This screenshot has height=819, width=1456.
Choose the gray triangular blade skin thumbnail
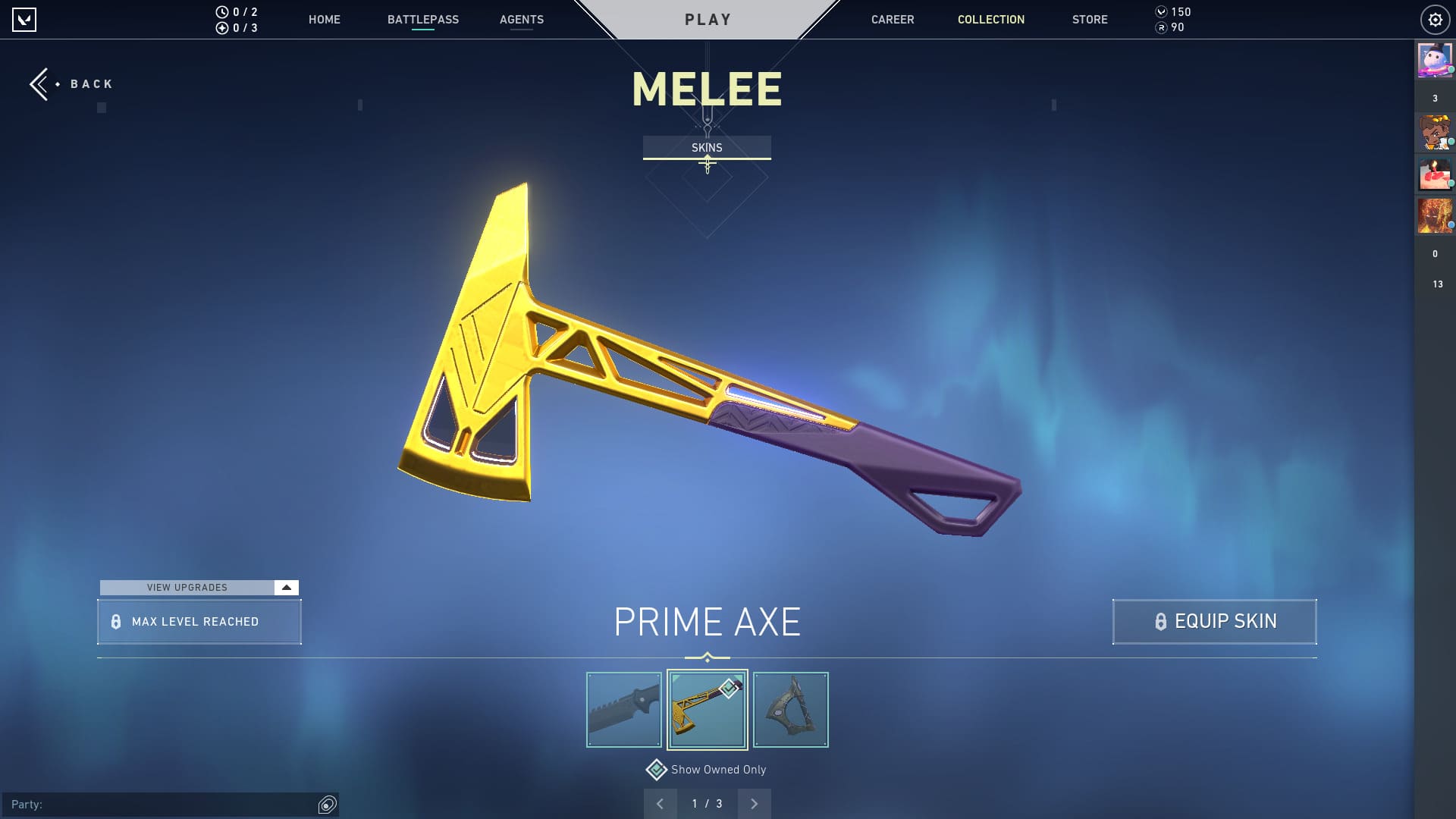(790, 710)
